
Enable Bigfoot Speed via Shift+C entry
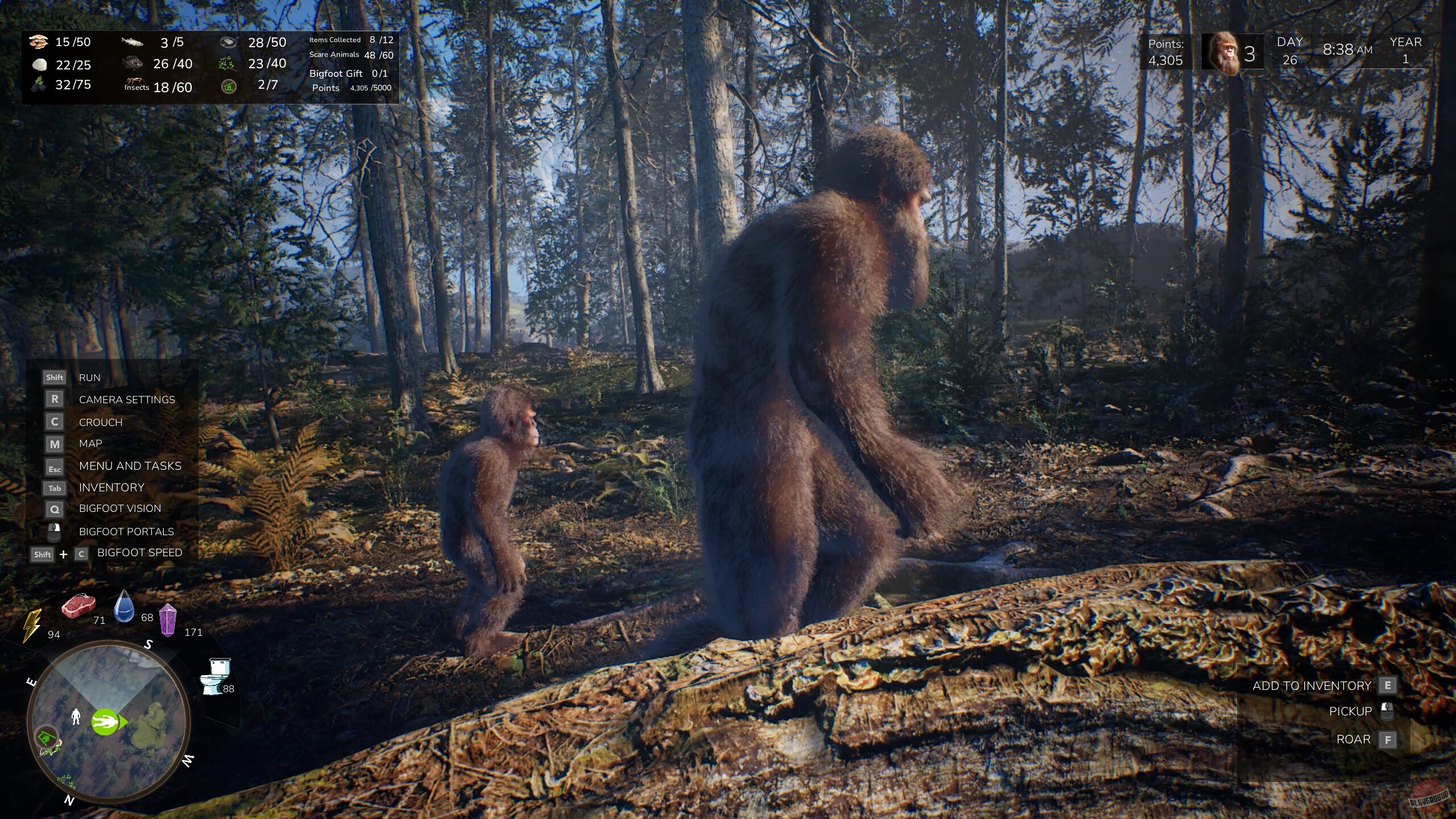139,552
